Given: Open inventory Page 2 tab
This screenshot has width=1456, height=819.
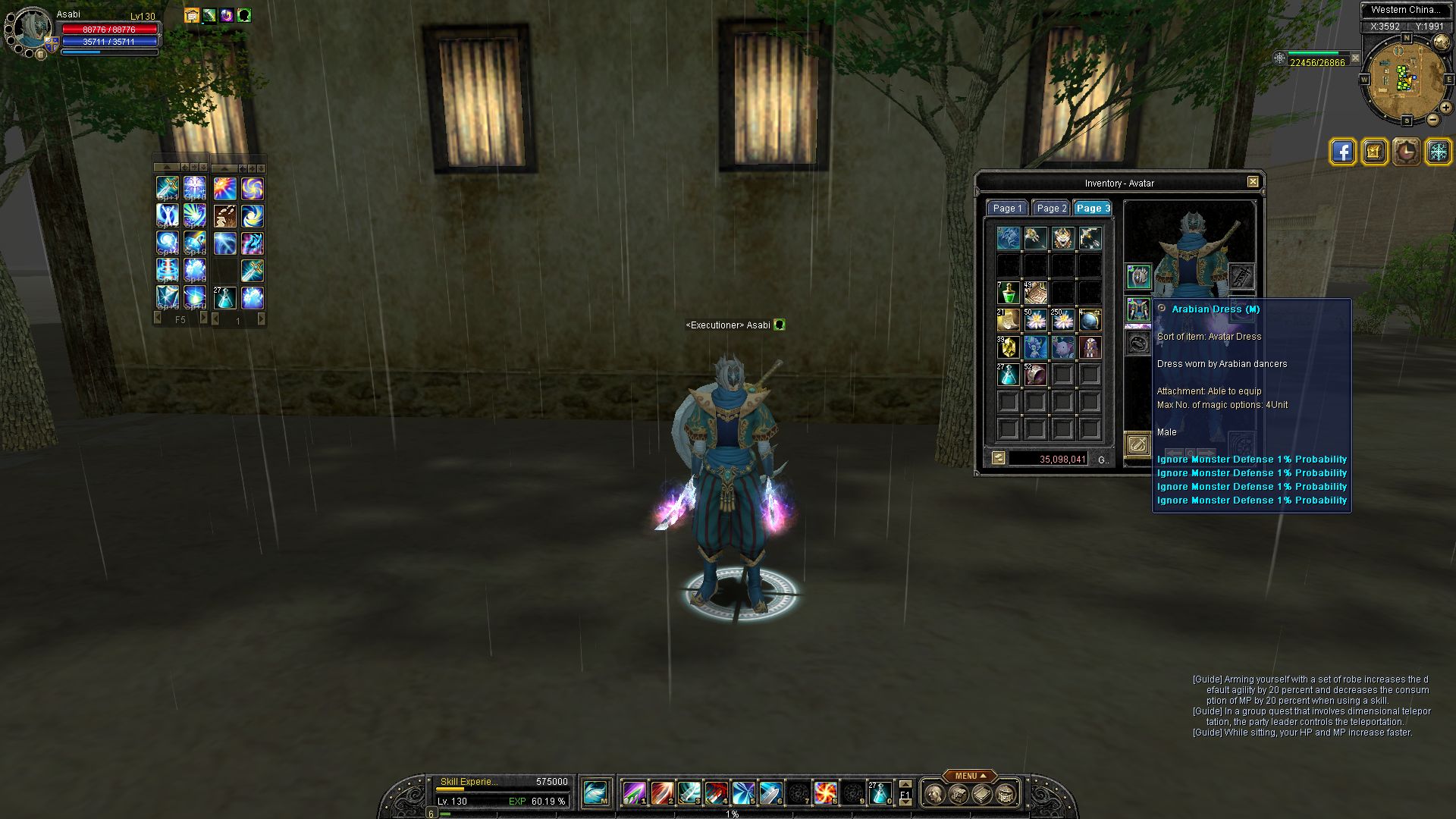Looking at the screenshot, I should (x=1052, y=209).
